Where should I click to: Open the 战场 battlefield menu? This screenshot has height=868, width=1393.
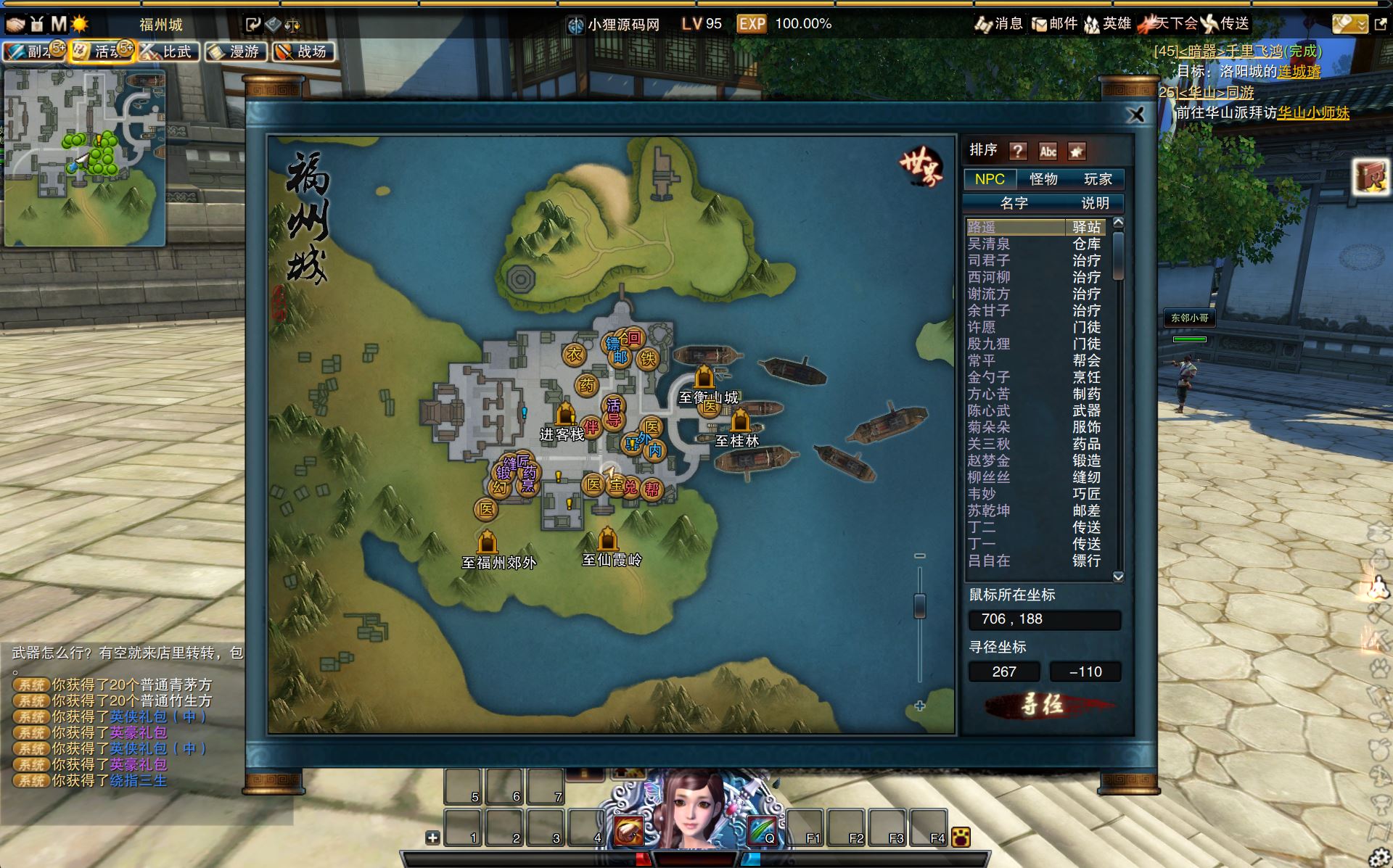point(304,51)
